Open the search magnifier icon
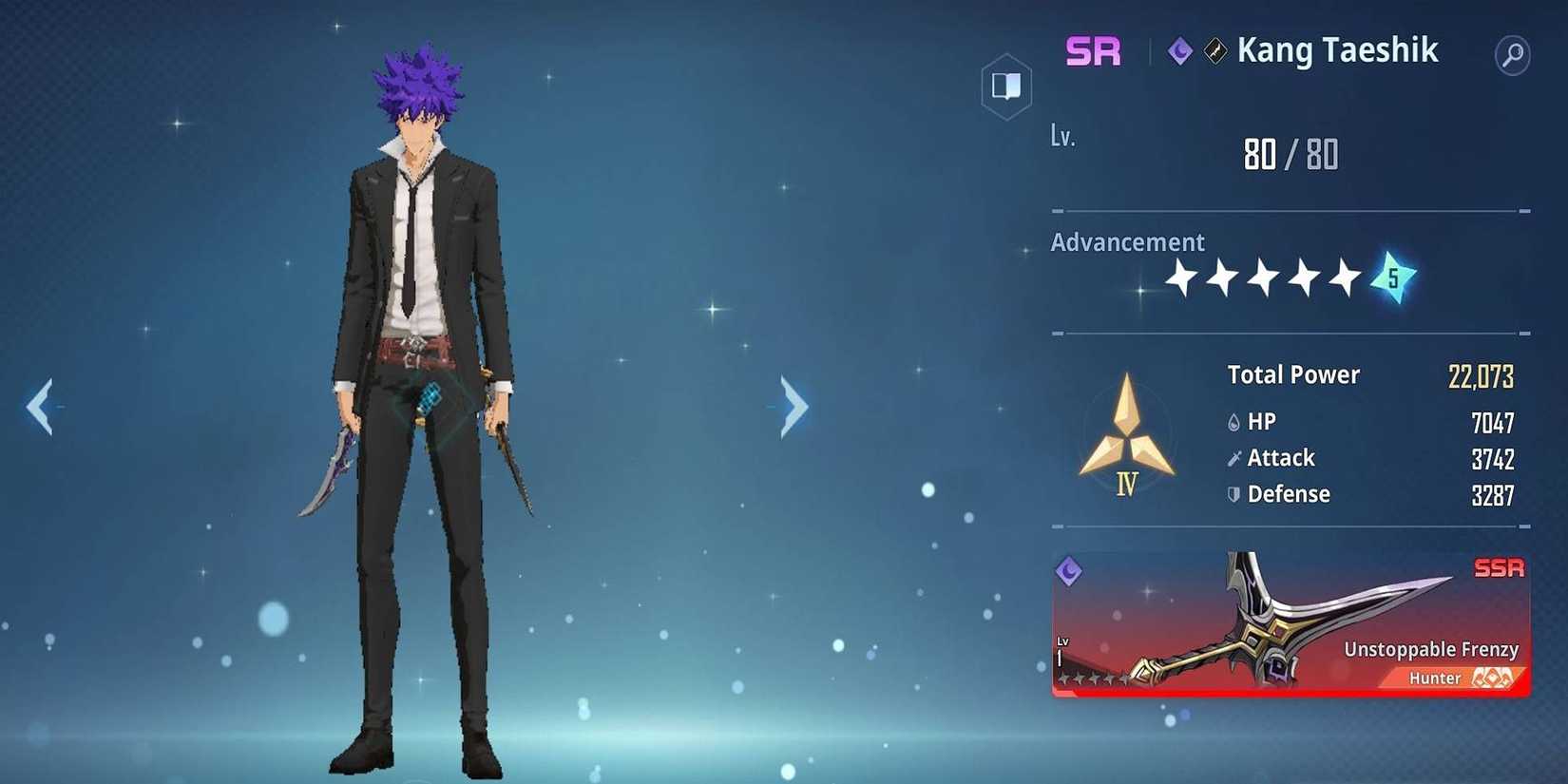 click(1511, 54)
